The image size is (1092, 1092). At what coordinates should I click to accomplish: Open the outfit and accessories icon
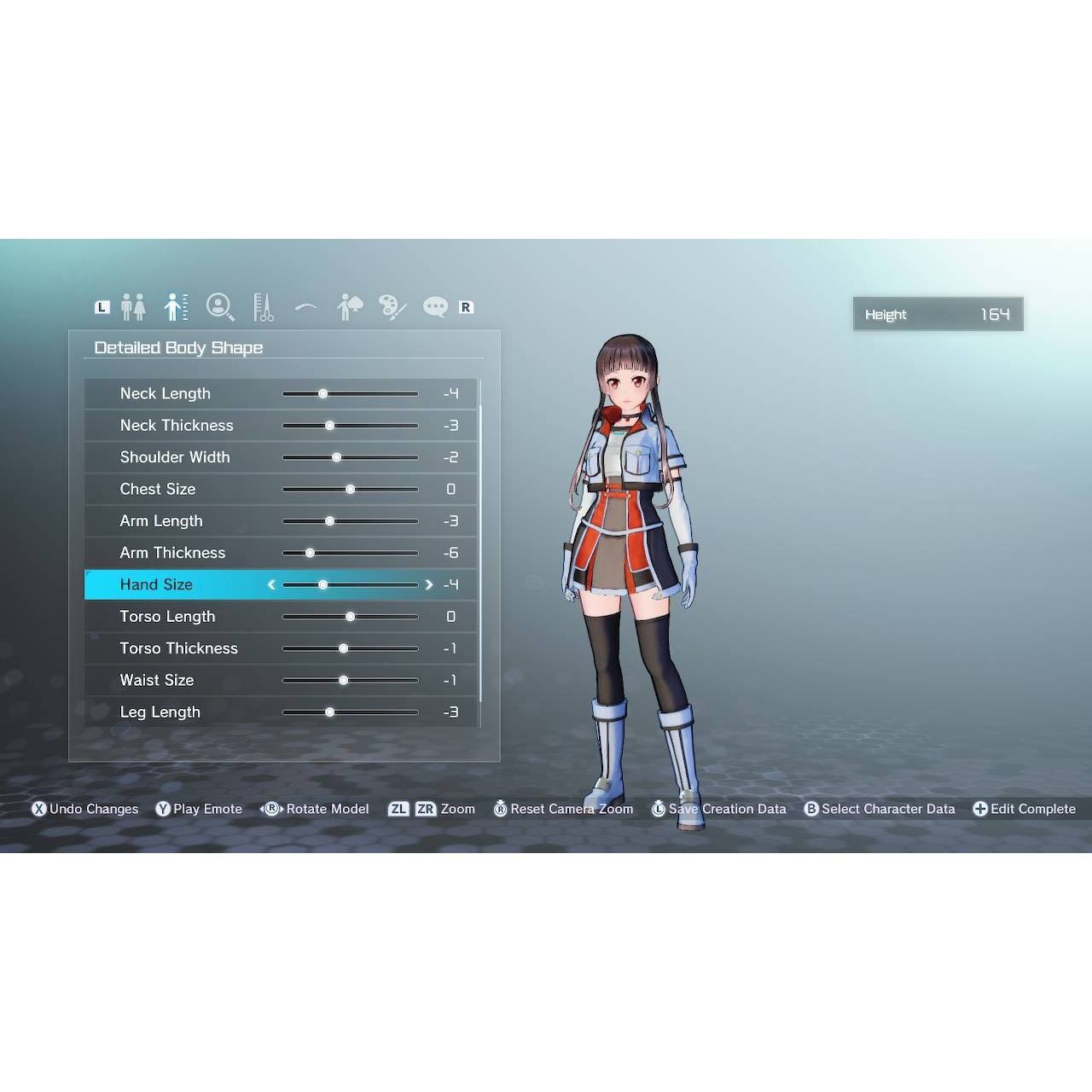349,307
